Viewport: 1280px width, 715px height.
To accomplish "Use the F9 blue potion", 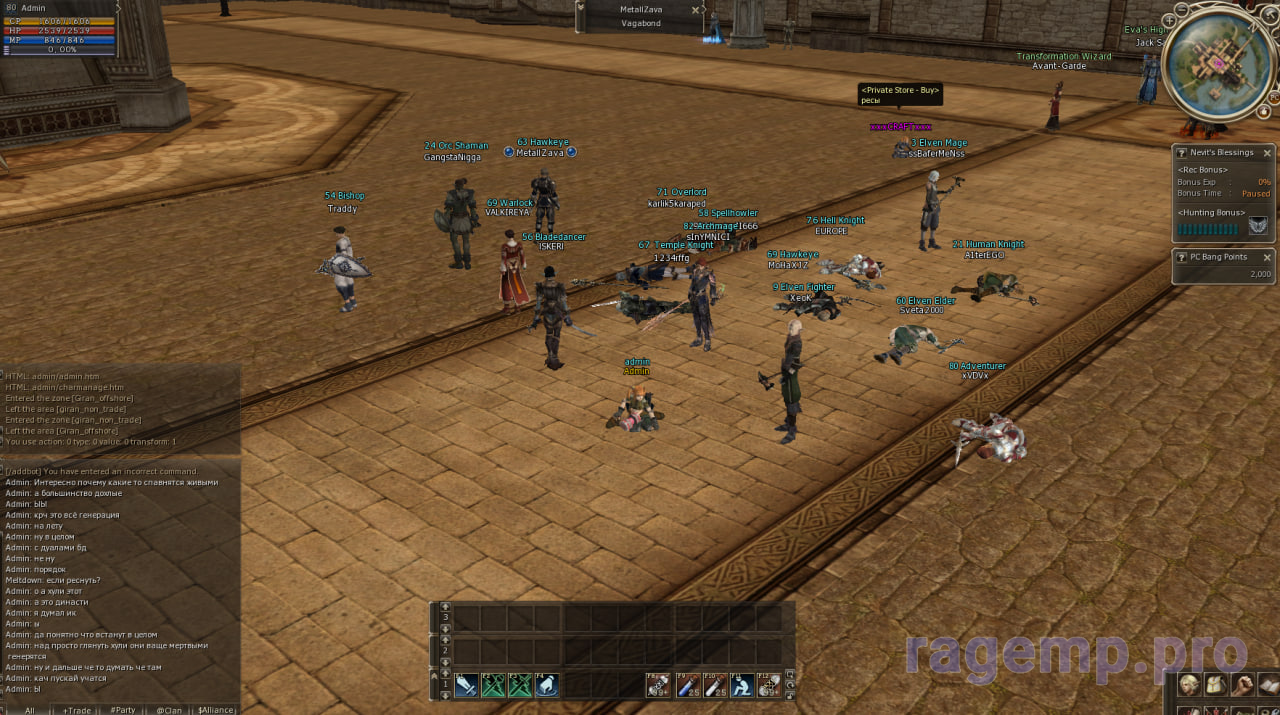I will (686, 685).
